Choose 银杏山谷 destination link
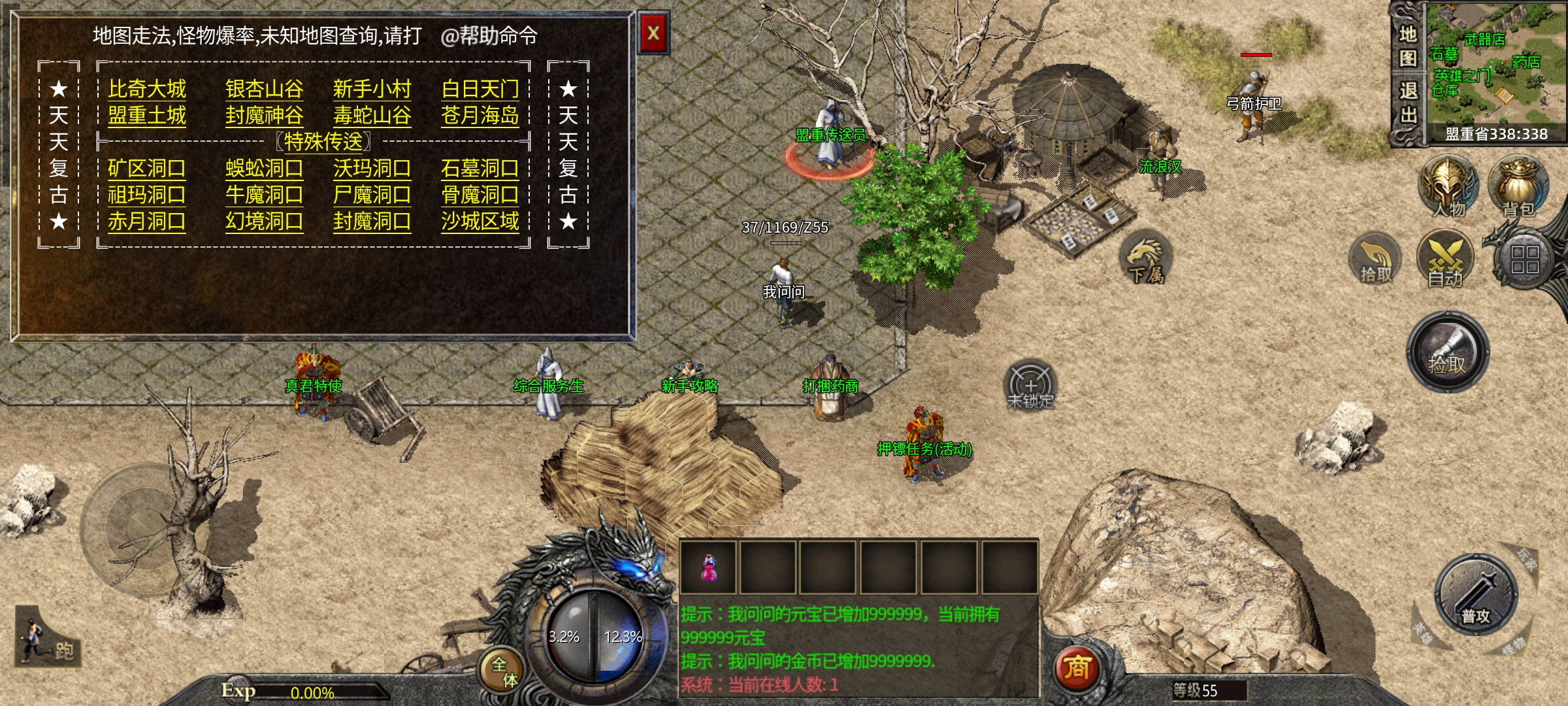The width and height of the screenshot is (1568, 706). 264,89
